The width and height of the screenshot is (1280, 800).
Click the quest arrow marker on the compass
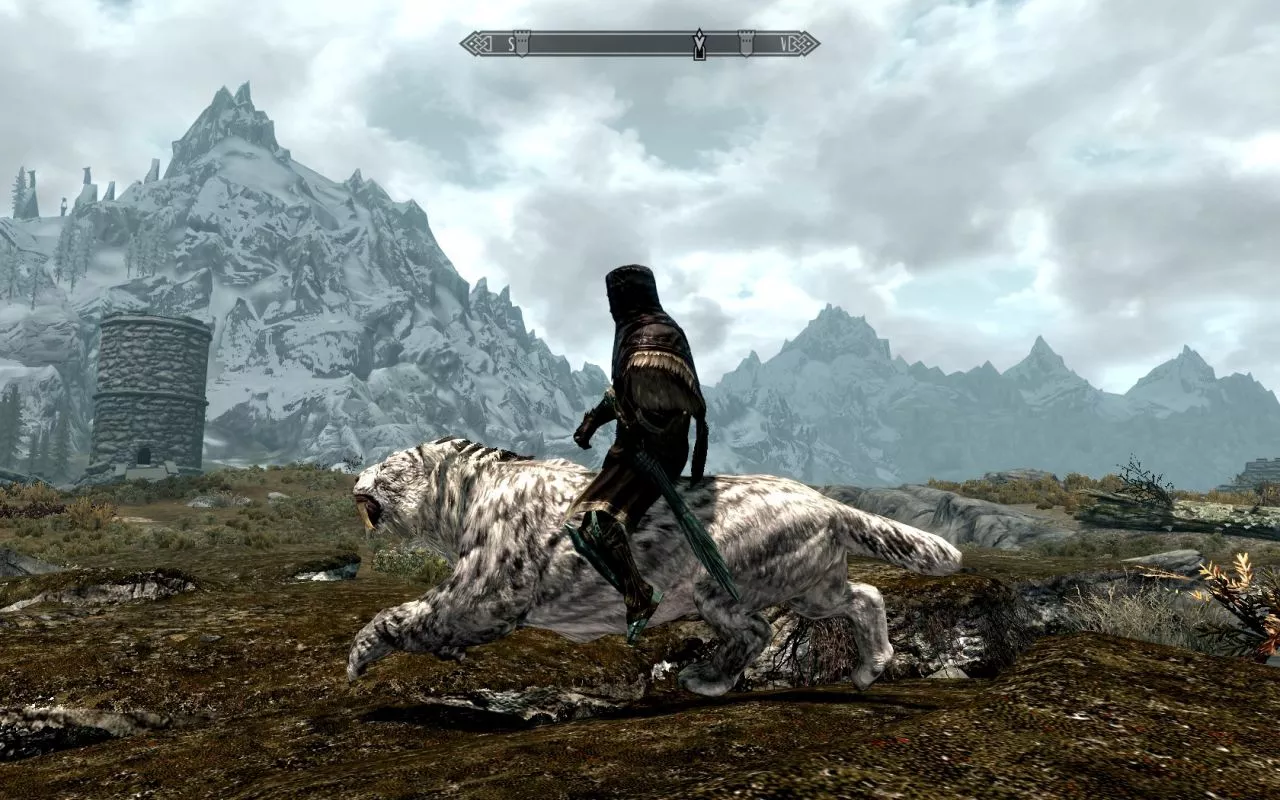coord(699,44)
